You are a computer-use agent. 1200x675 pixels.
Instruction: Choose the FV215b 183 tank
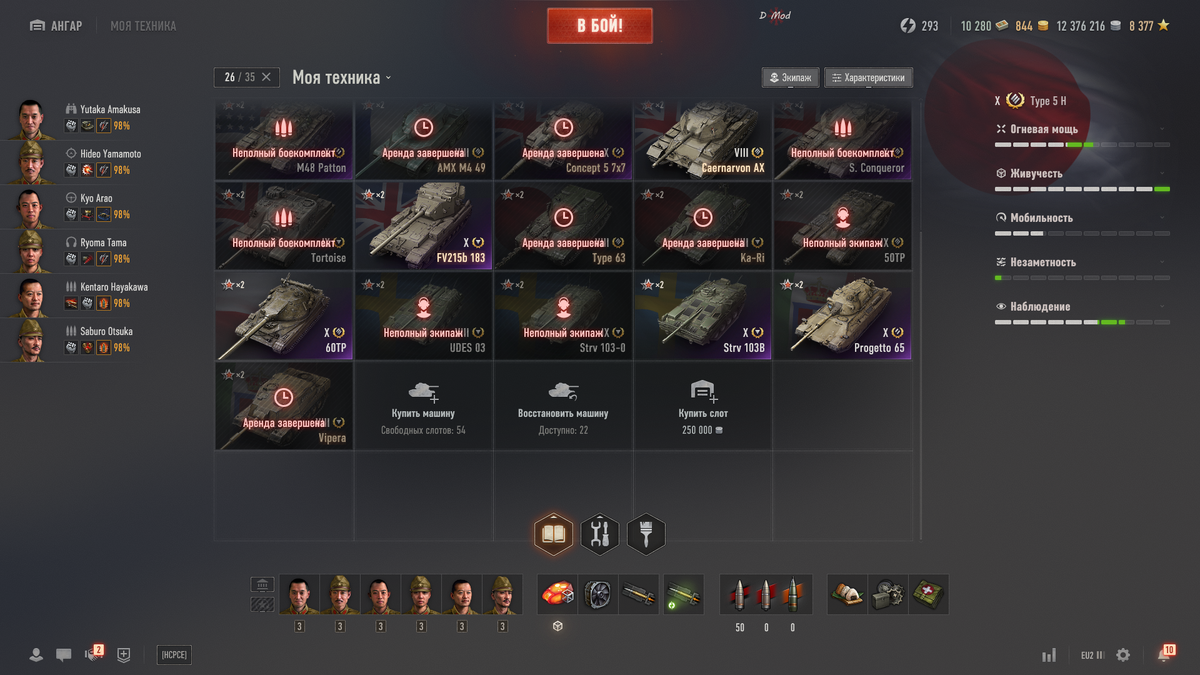coord(424,226)
